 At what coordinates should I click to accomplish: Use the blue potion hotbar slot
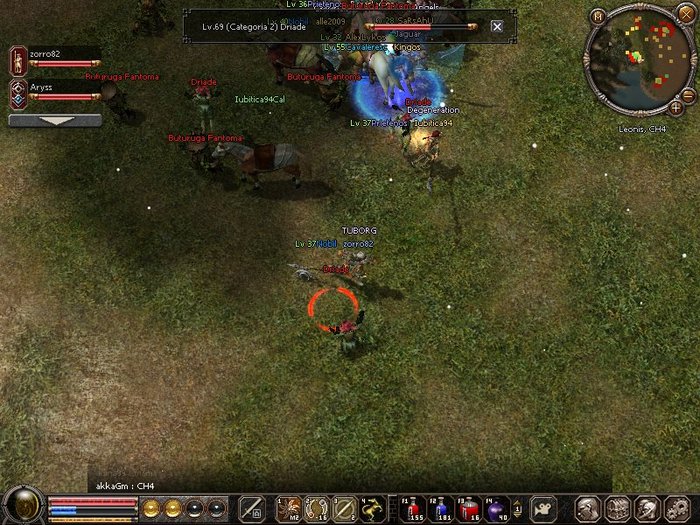(441, 507)
